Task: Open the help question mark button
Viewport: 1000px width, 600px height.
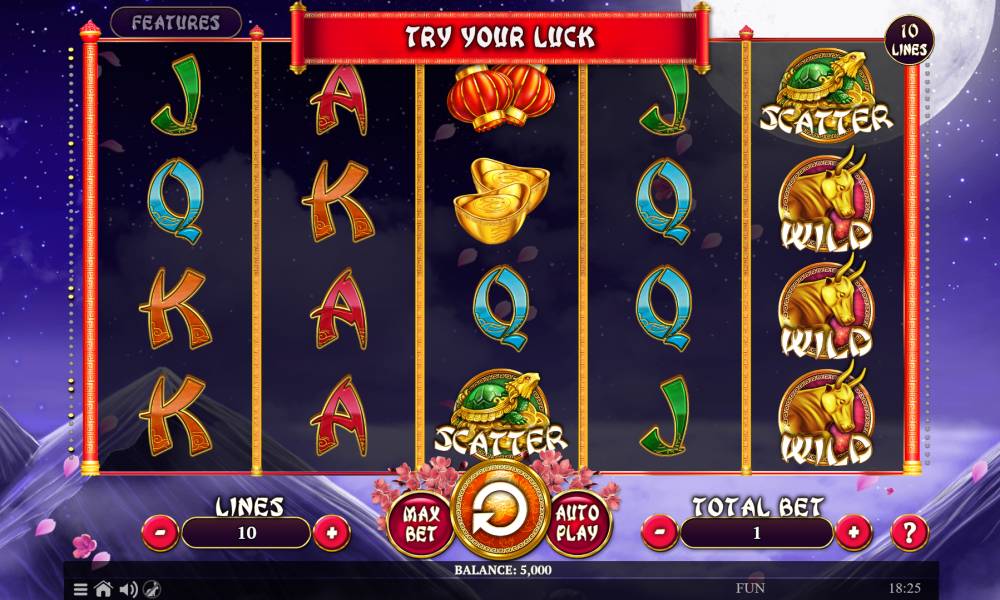Action: [x=909, y=532]
